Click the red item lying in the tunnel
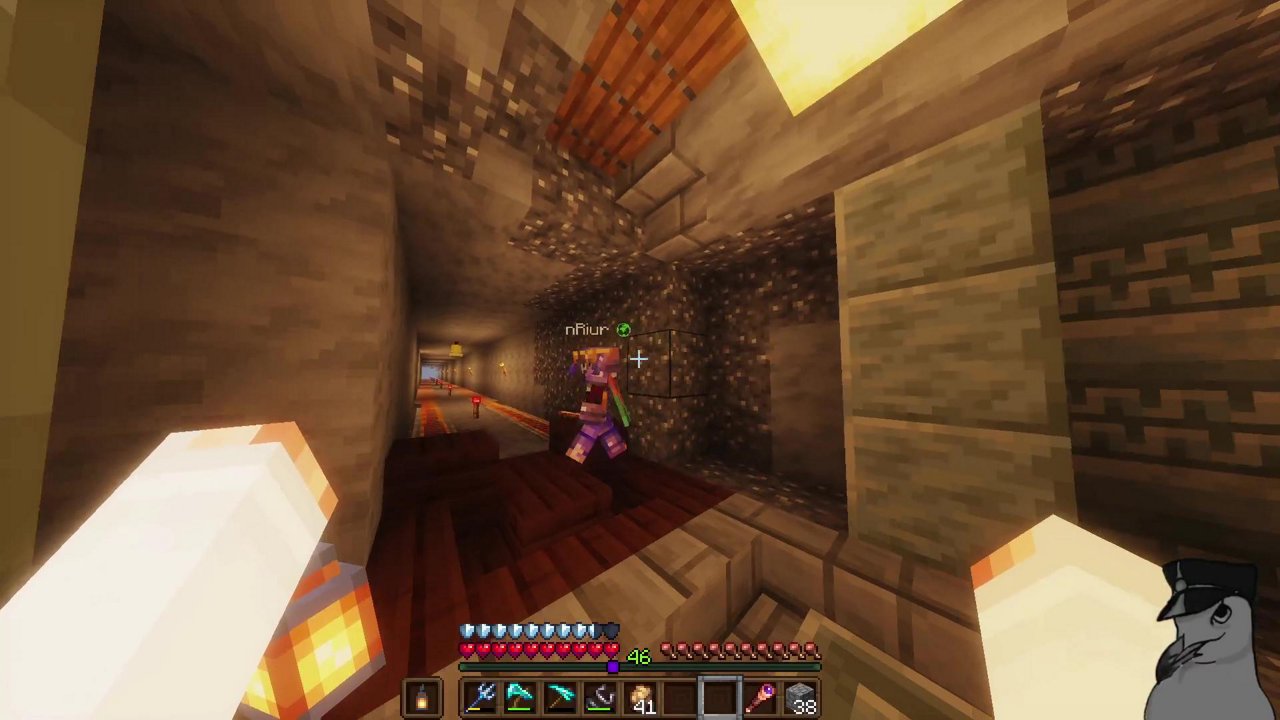The image size is (1280, 720). pyautogui.click(x=477, y=401)
